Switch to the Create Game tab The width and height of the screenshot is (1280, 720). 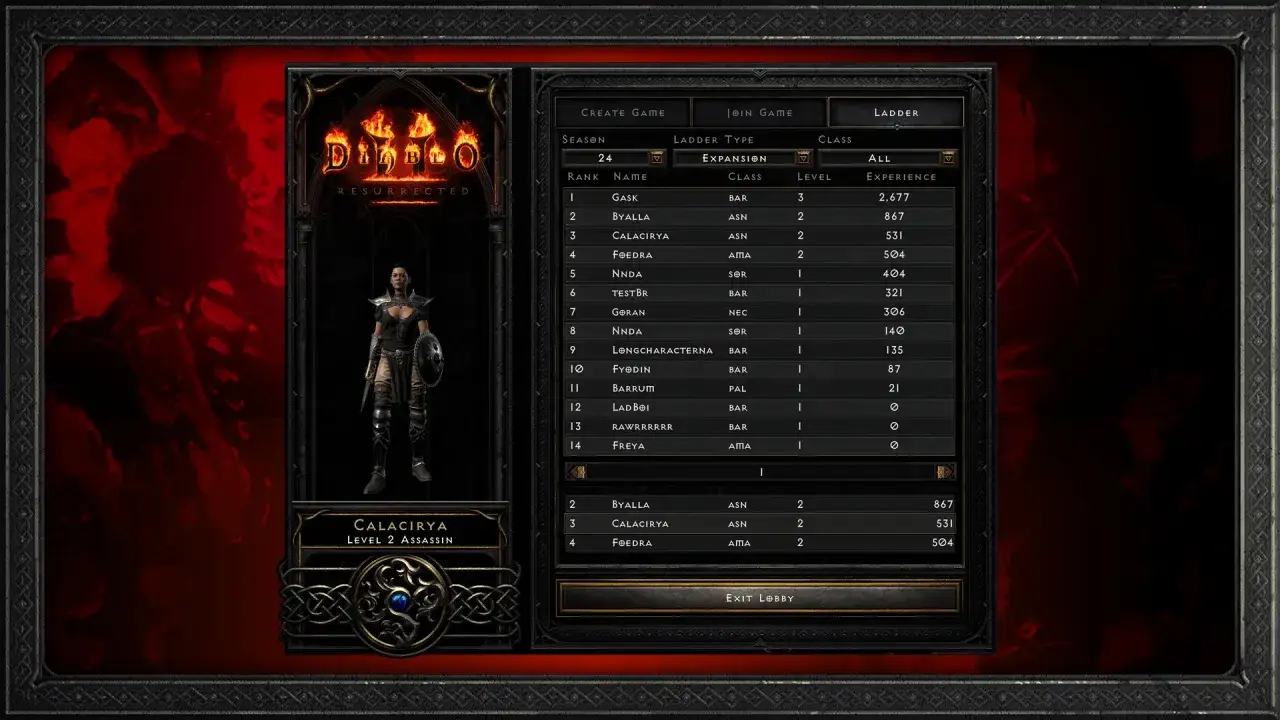click(x=621, y=112)
